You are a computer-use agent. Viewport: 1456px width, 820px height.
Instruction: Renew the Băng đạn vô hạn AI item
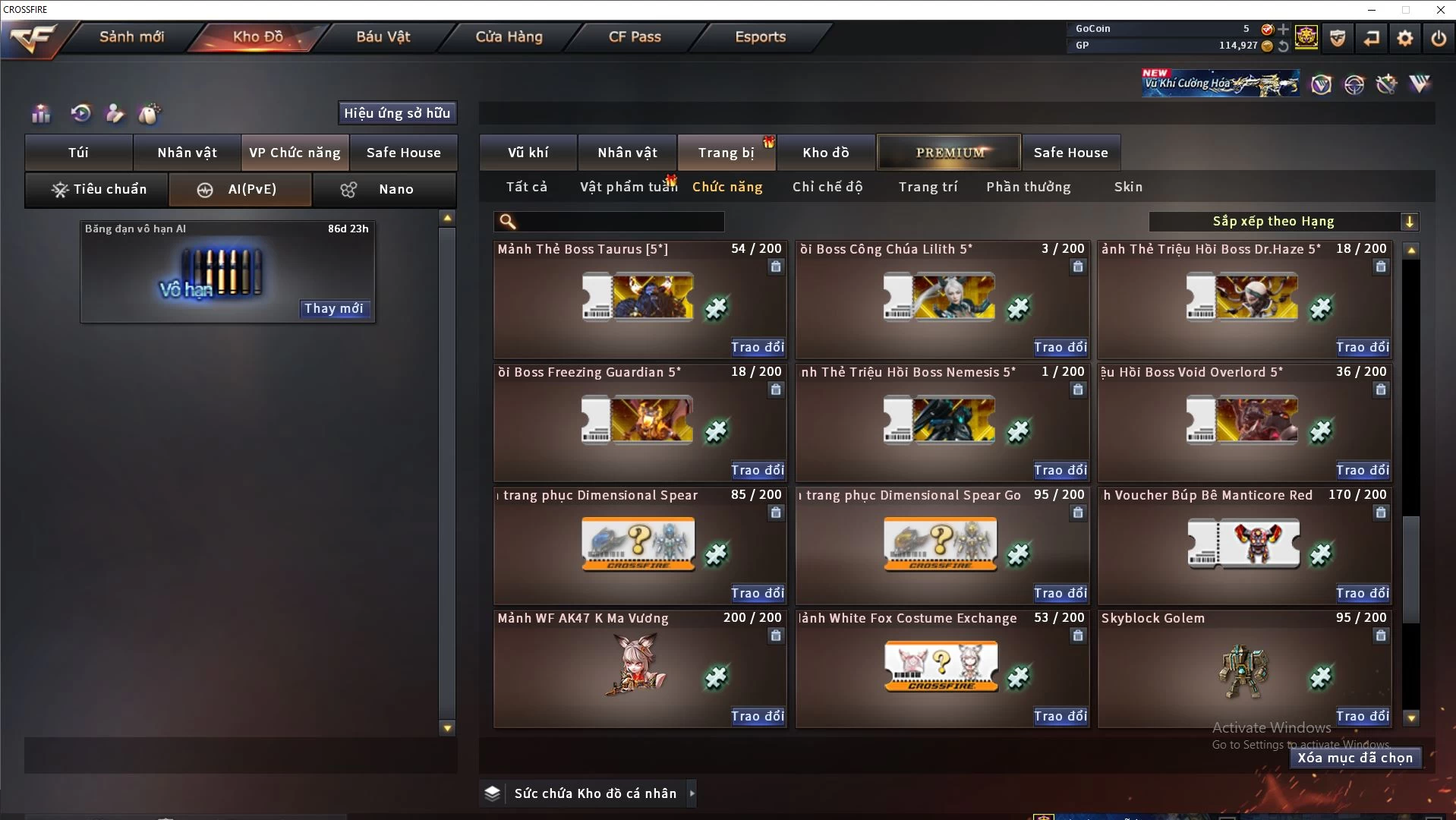pos(333,308)
